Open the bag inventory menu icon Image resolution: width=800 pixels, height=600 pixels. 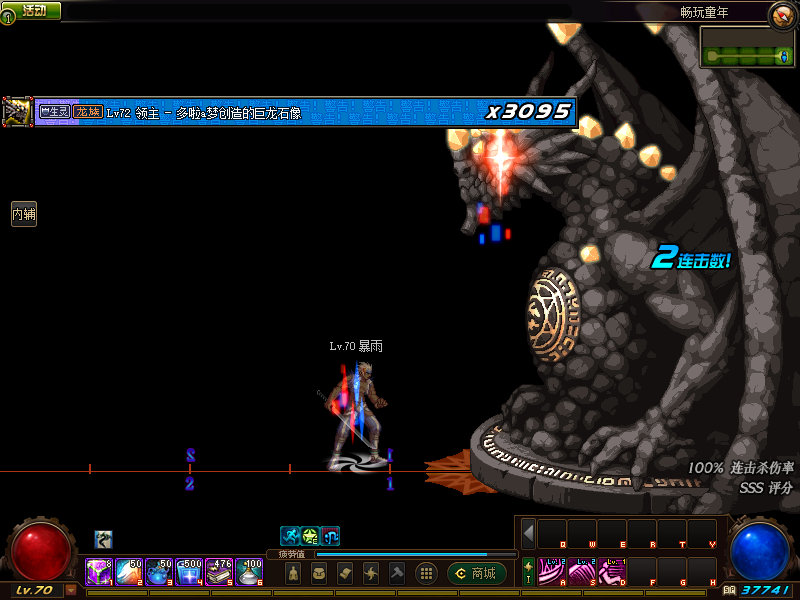tap(319, 573)
